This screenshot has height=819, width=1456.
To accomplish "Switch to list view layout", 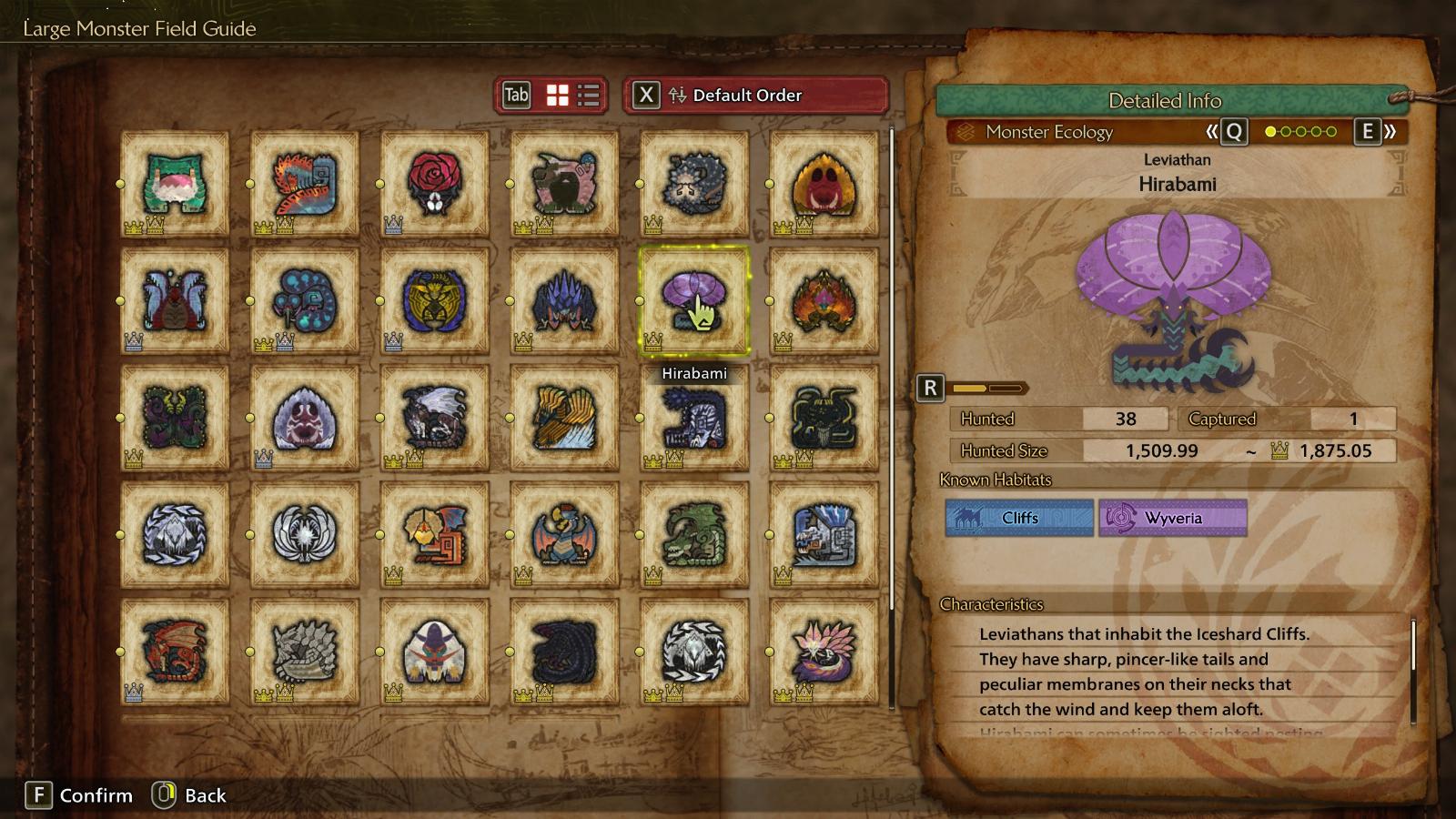I will click(x=589, y=96).
